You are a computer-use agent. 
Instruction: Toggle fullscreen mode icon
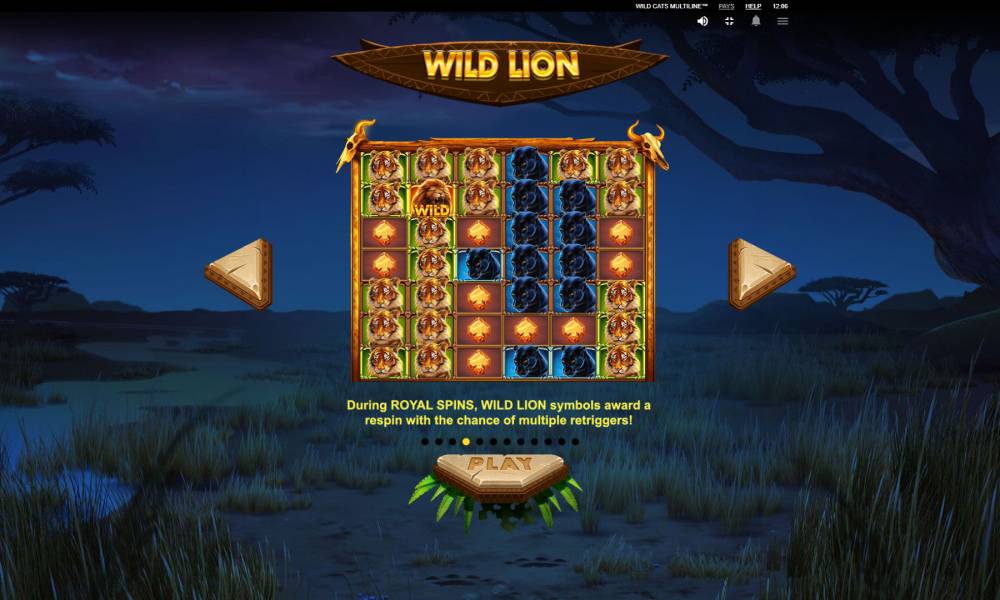point(729,21)
